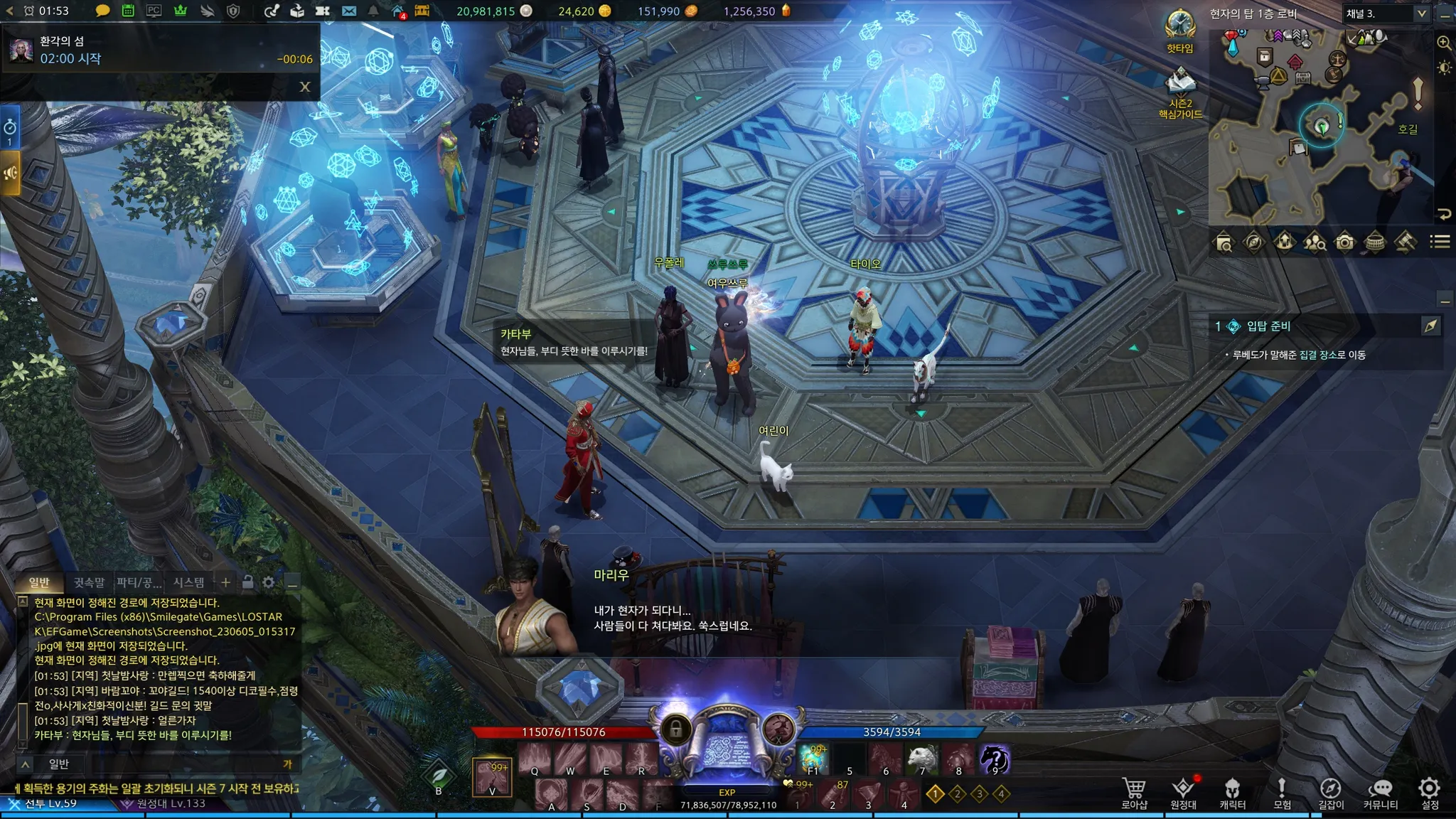Switch to the 시스템 system chat tab
This screenshot has width=1456, height=819.
tap(188, 582)
